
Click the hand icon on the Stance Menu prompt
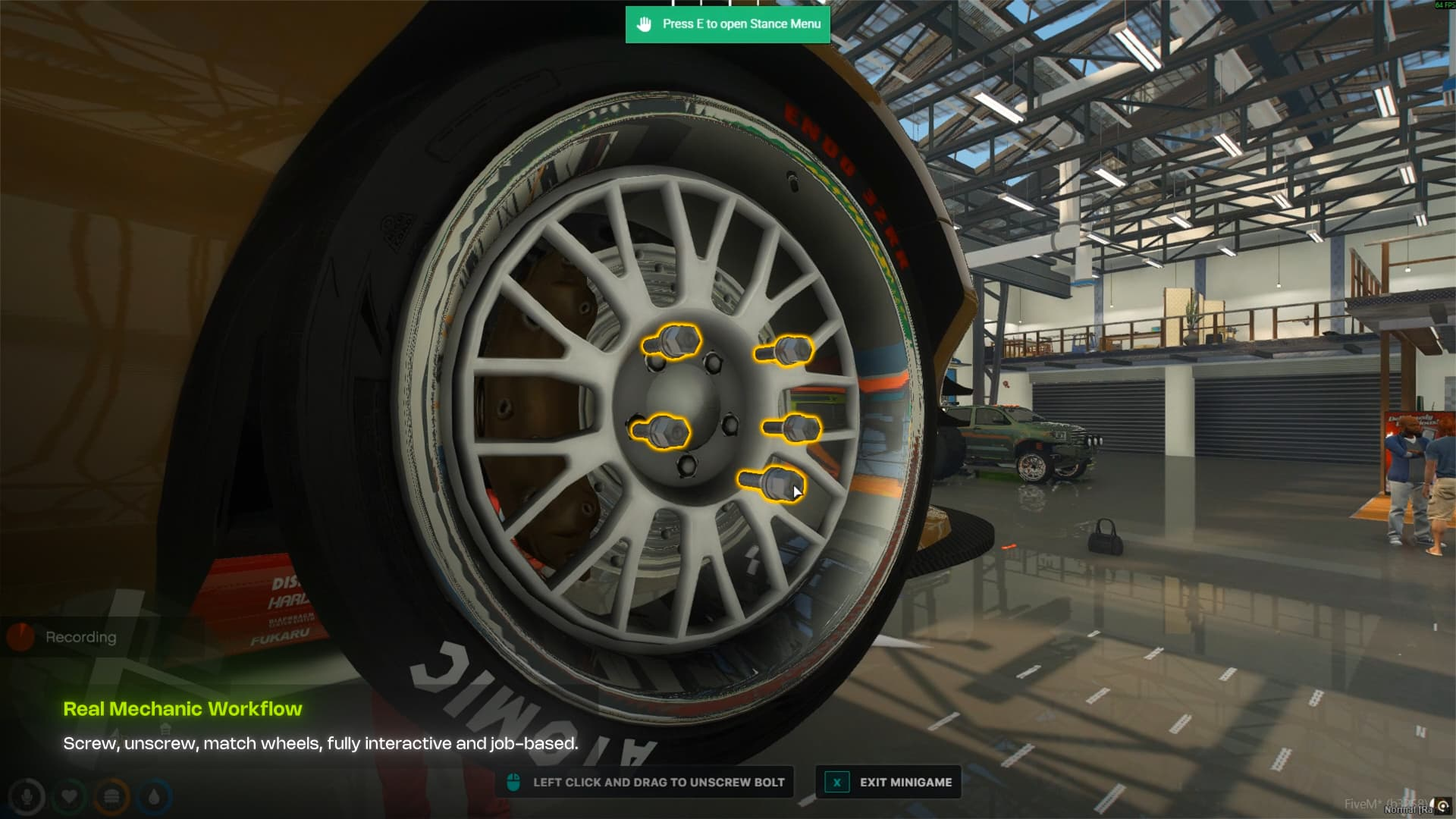coord(645,24)
